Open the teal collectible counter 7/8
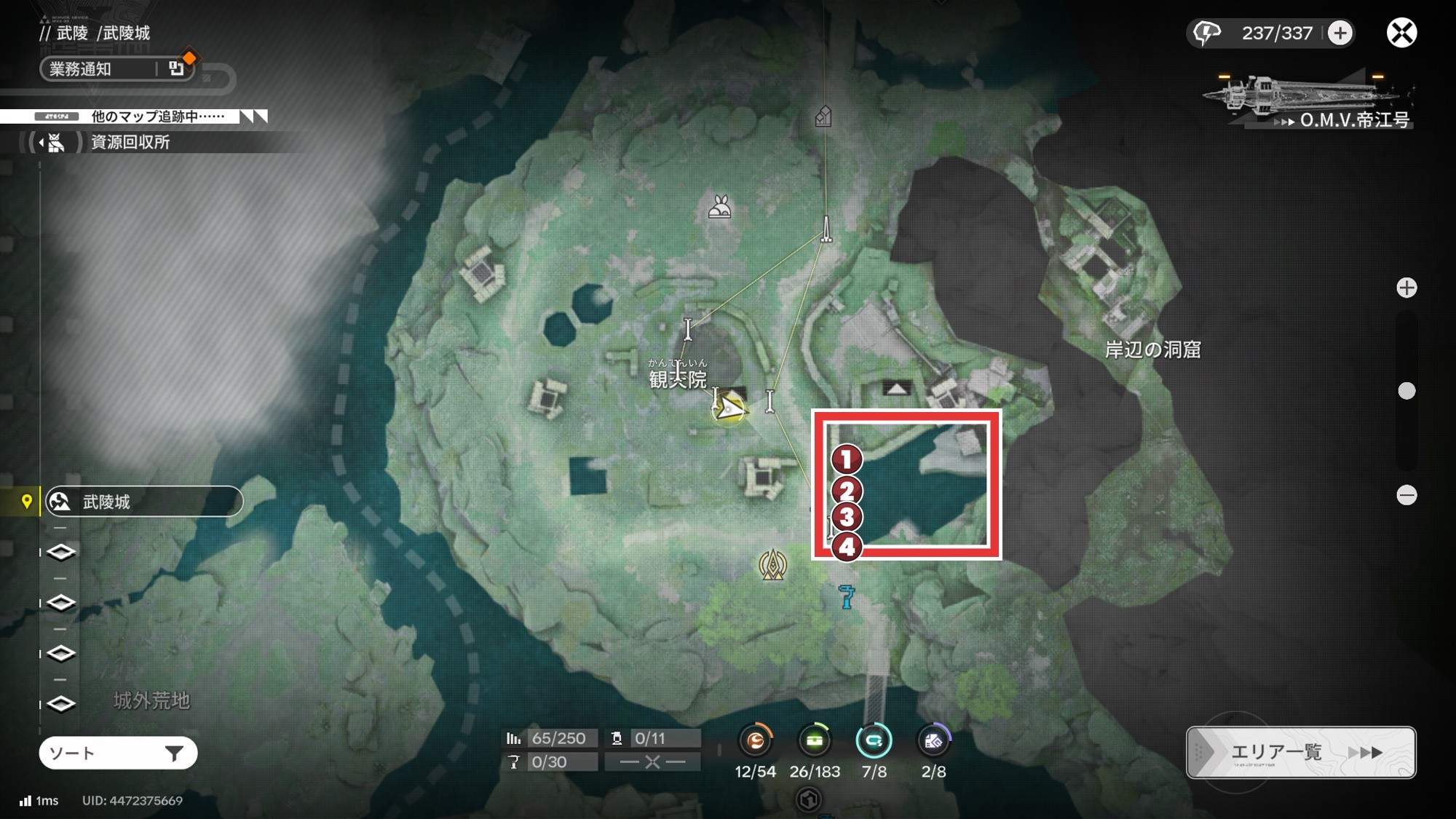The height and width of the screenshot is (819, 1456). coord(874,741)
